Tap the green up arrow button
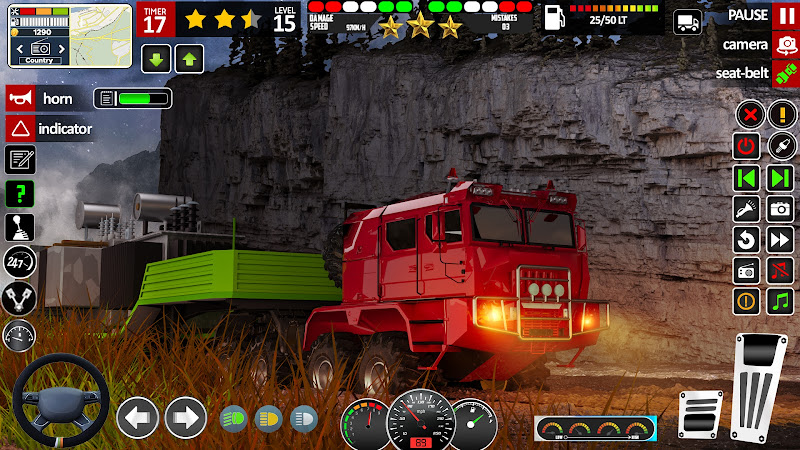Screen dimensions: 800x450 click(188, 58)
